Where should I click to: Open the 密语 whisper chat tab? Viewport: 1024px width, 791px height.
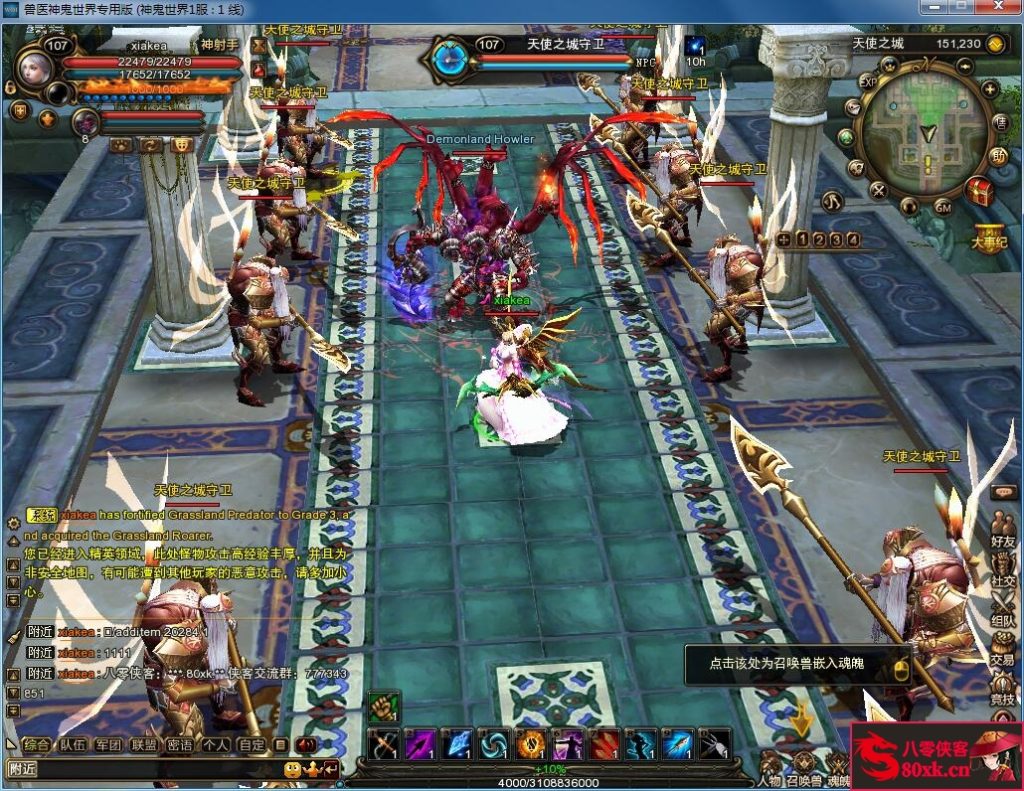[x=179, y=745]
